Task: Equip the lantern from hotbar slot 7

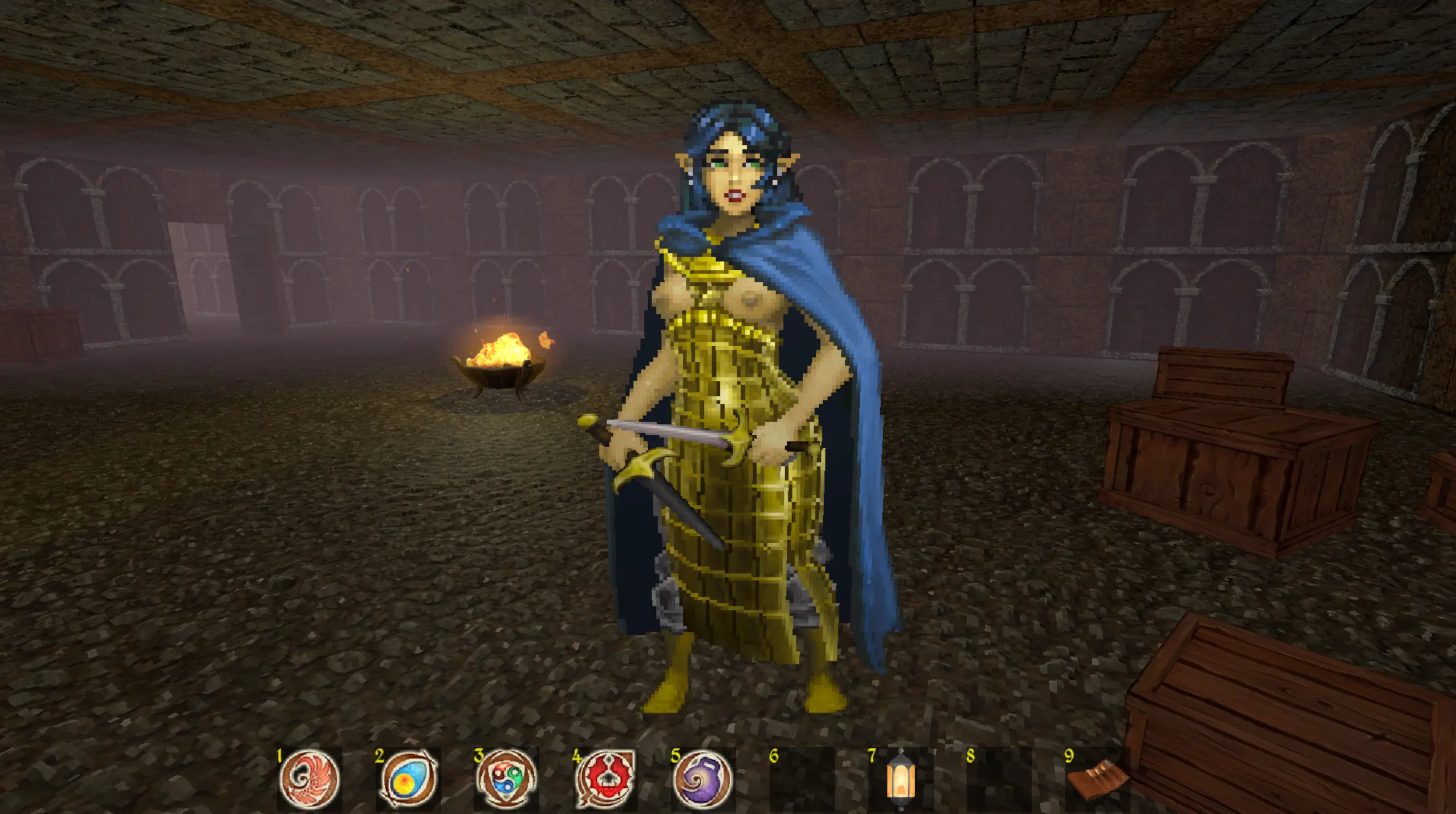Action: 901,779
